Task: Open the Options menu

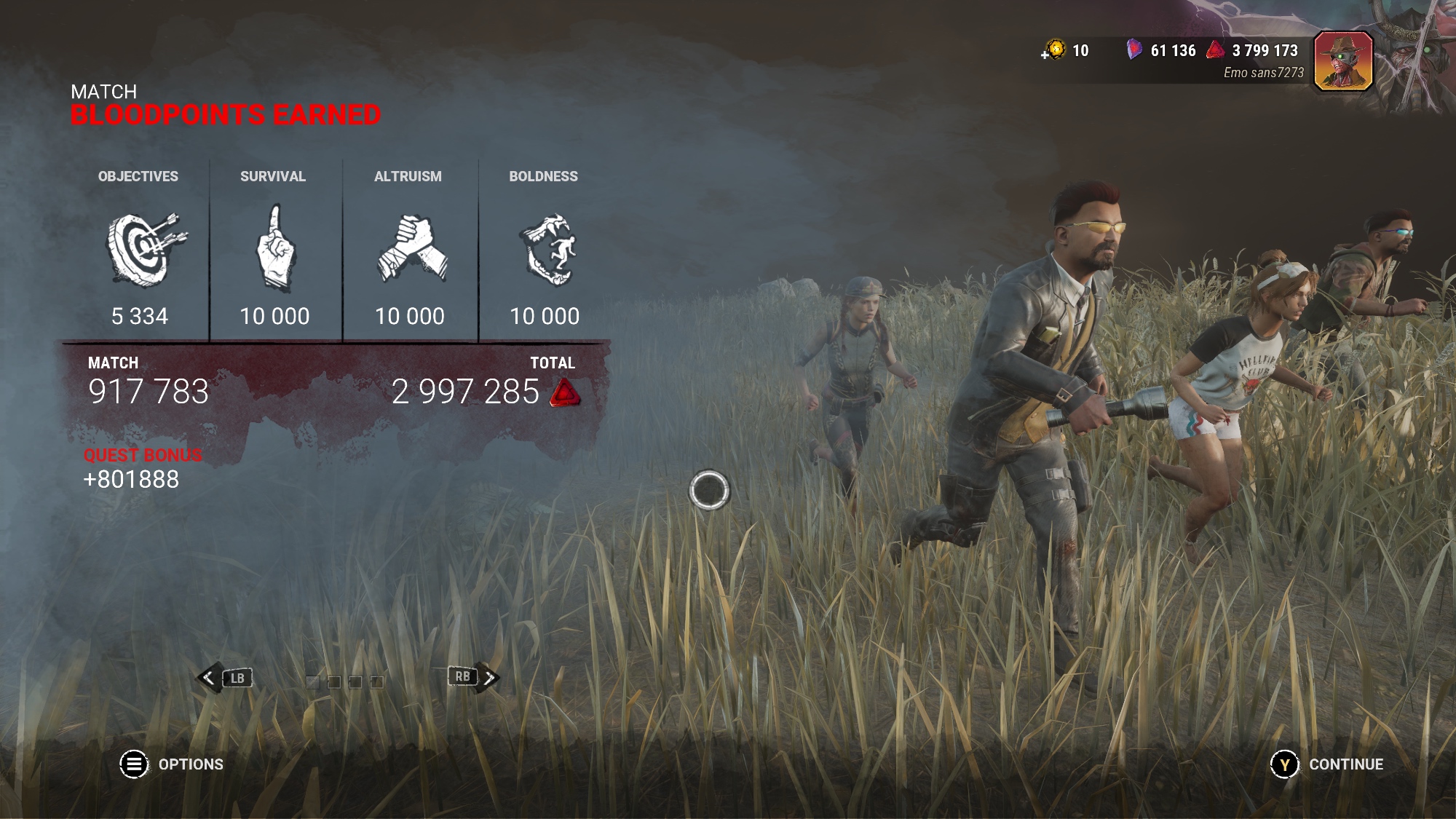Action: click(135, 764)
